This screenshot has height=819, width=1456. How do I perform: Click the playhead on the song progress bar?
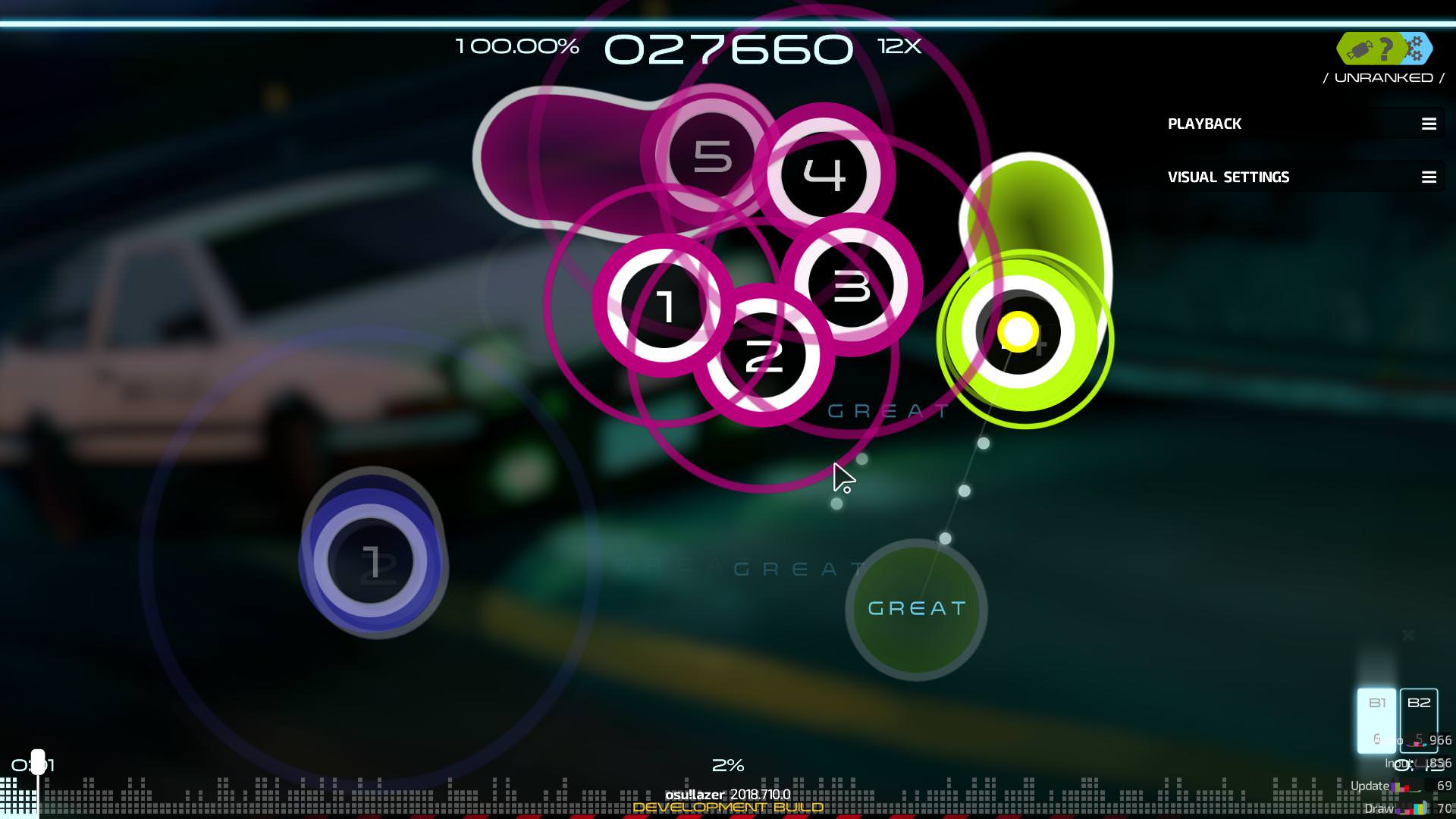37,763
